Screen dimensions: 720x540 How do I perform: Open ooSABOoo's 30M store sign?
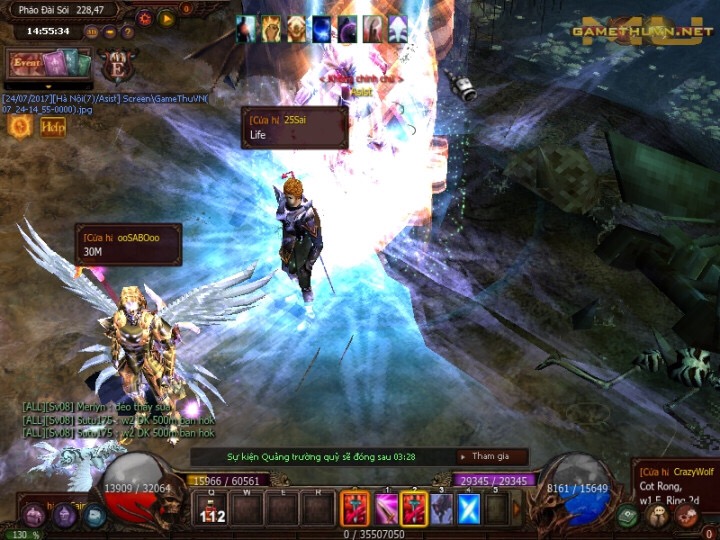(128, 244)
